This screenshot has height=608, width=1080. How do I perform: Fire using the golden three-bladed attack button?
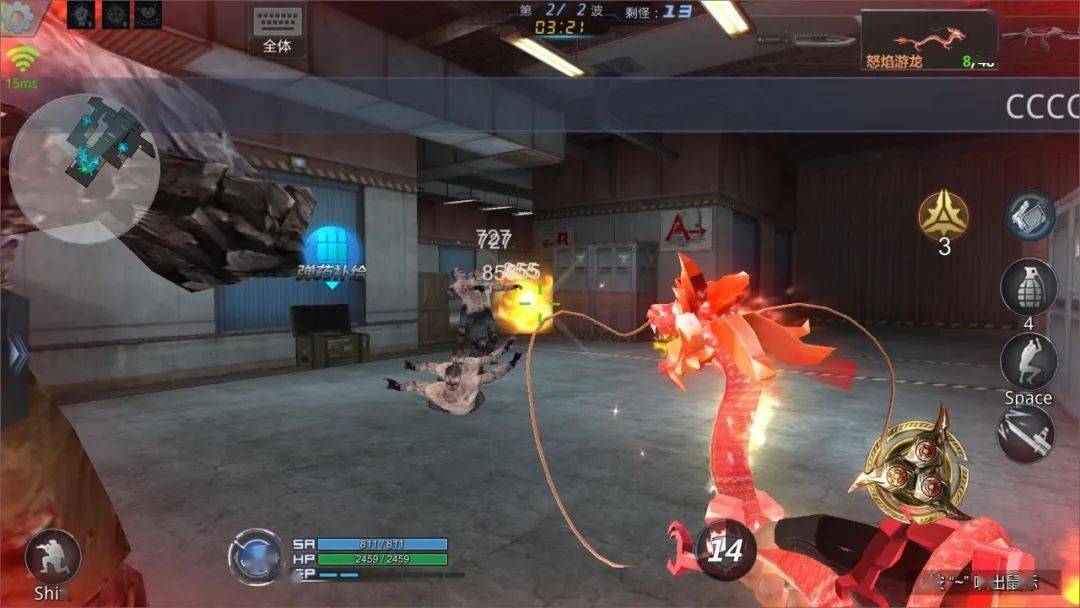point(918,471)
